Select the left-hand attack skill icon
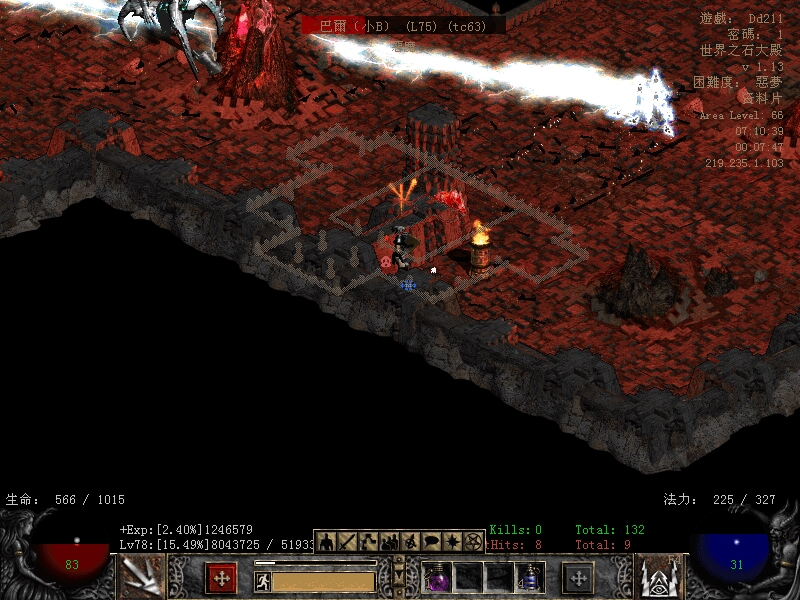 141,578
